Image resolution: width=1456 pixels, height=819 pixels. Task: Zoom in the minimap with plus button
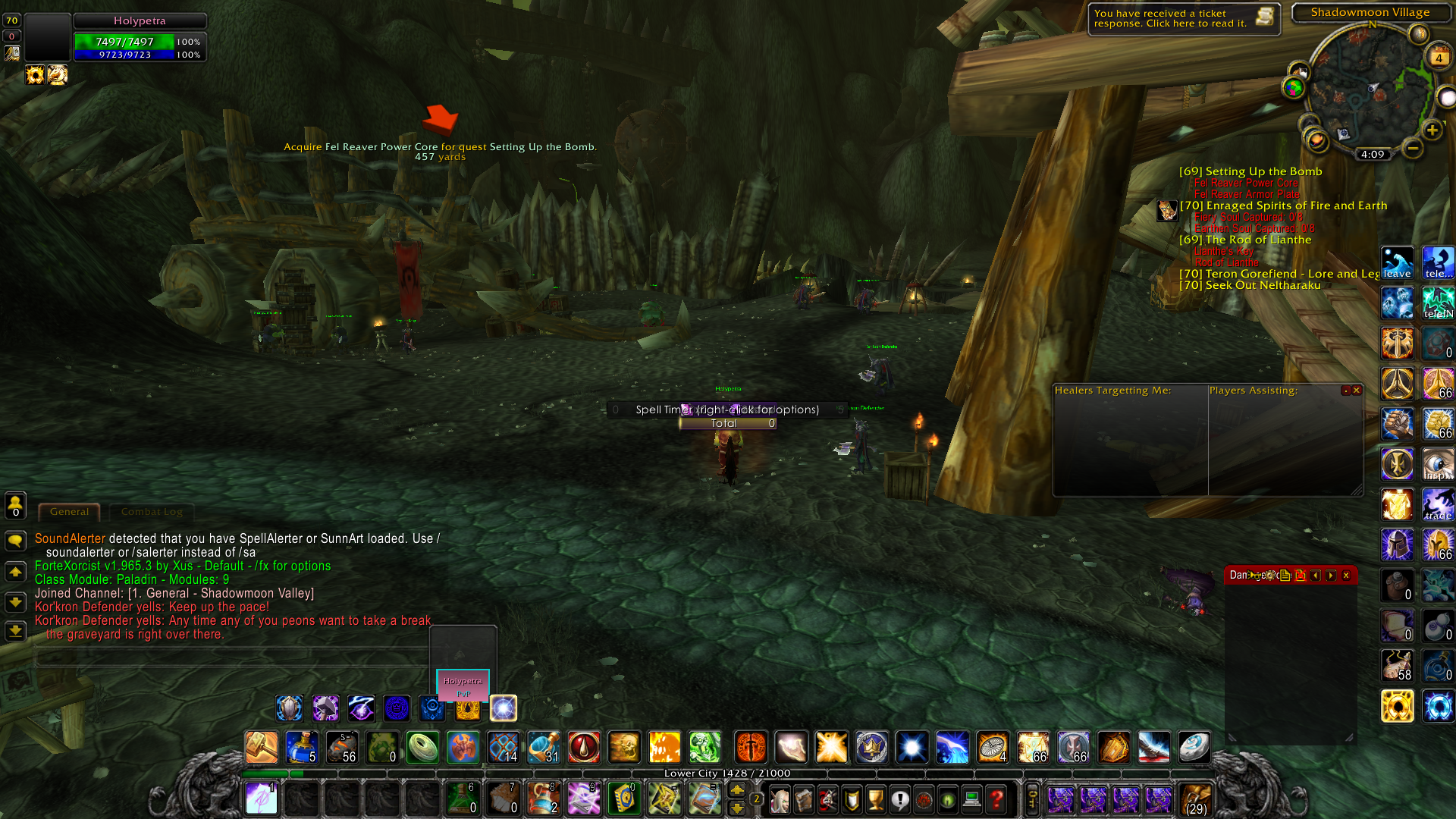(x=1432, y=130)
